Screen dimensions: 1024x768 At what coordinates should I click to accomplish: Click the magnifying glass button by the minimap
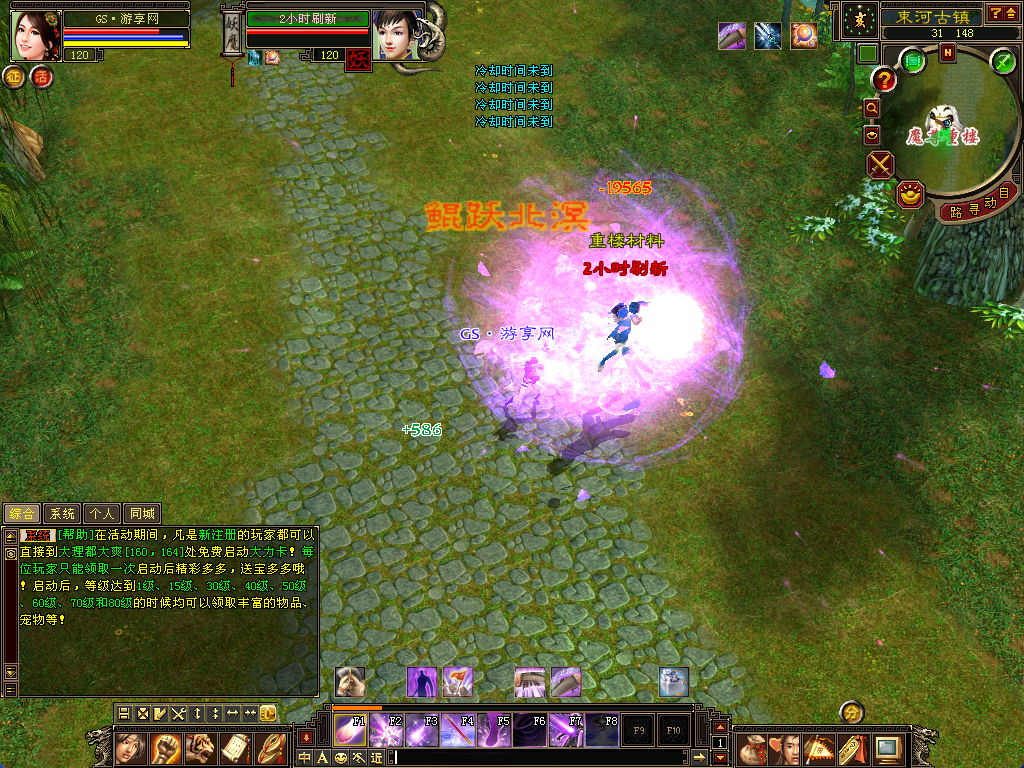pos(871,108)
